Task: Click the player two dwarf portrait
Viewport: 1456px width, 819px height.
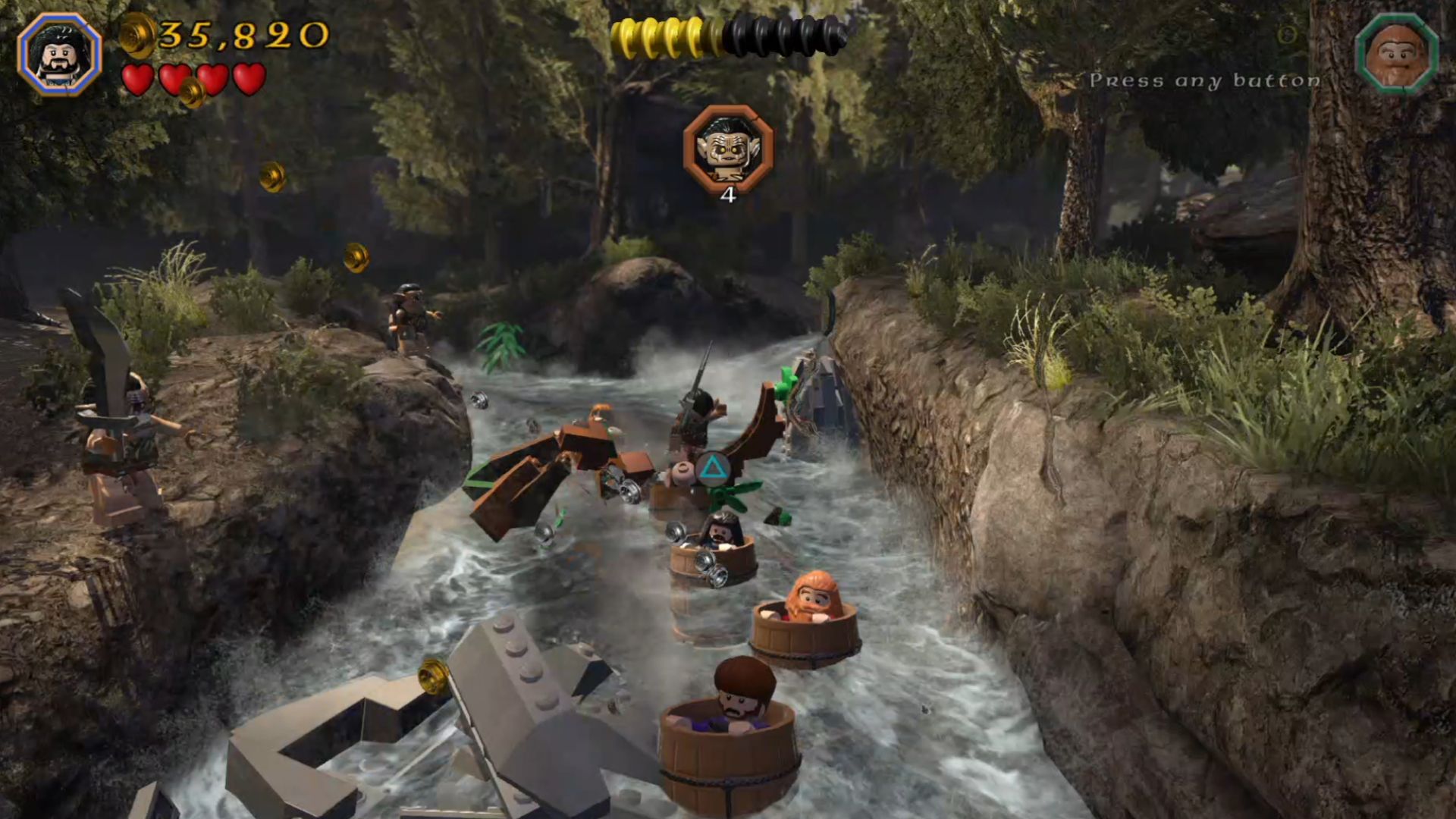Action: (1396, 54)
